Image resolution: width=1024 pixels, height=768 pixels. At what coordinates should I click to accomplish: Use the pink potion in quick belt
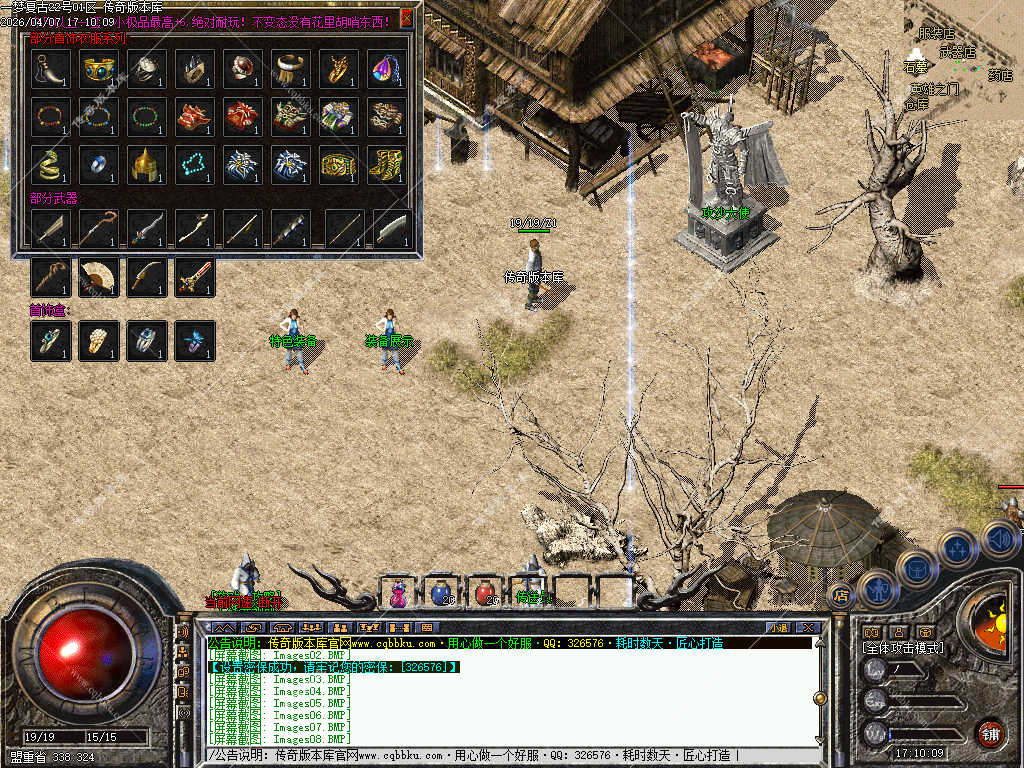click(399, 592)
